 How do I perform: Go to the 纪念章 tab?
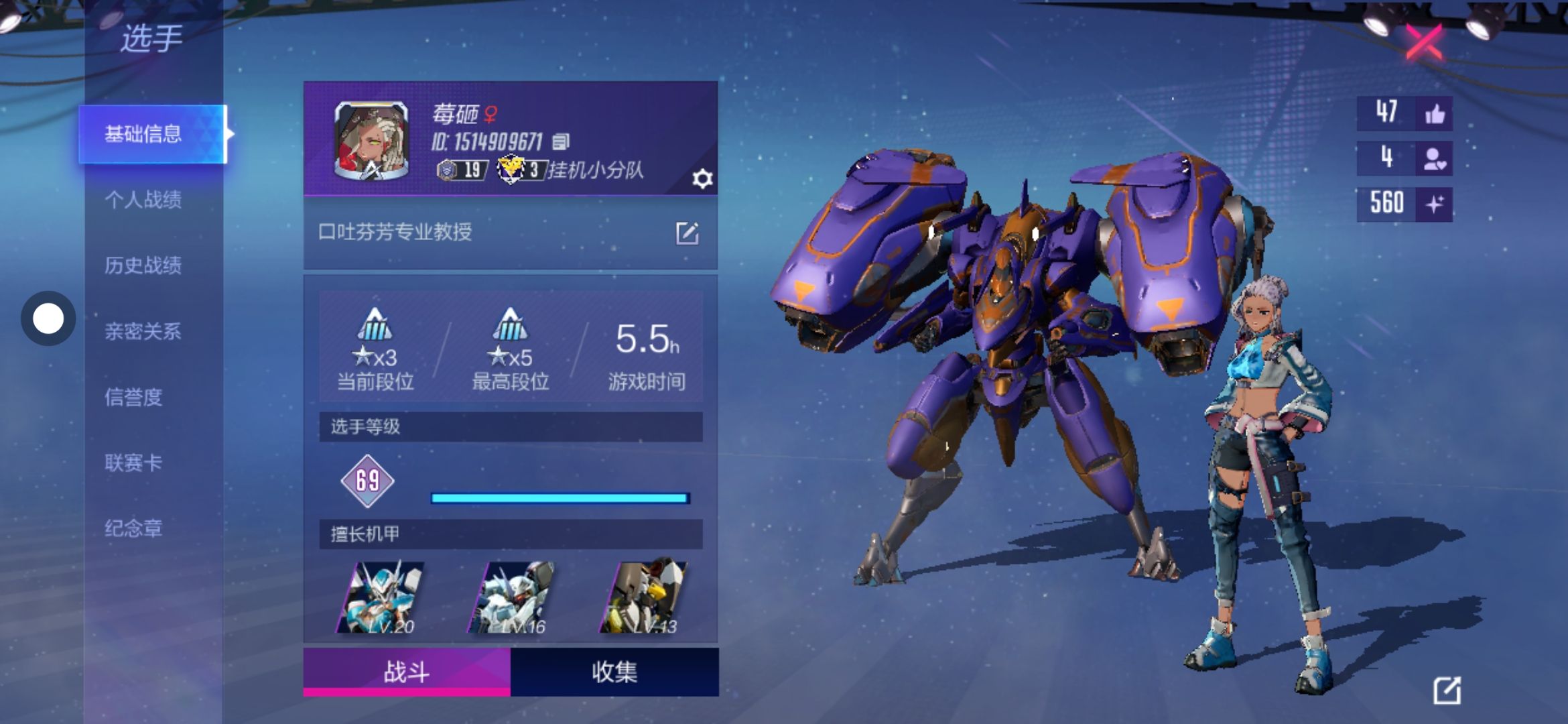coord(134,528)
